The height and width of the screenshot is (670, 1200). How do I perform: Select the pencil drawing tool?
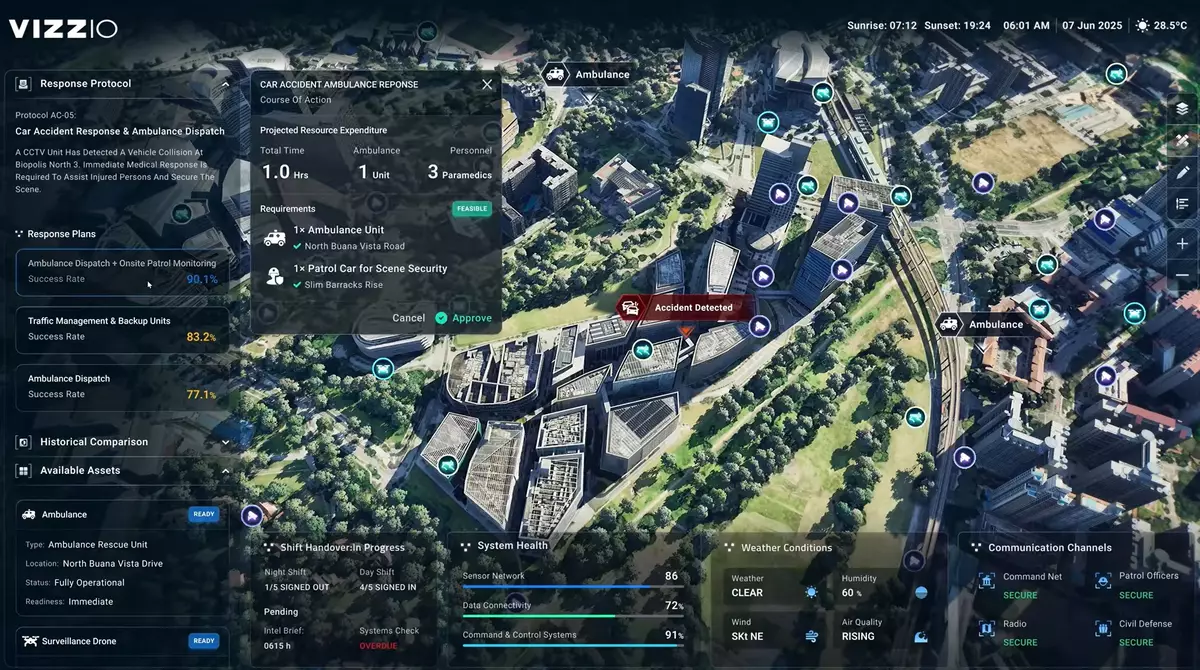(x=1182, y=172)
